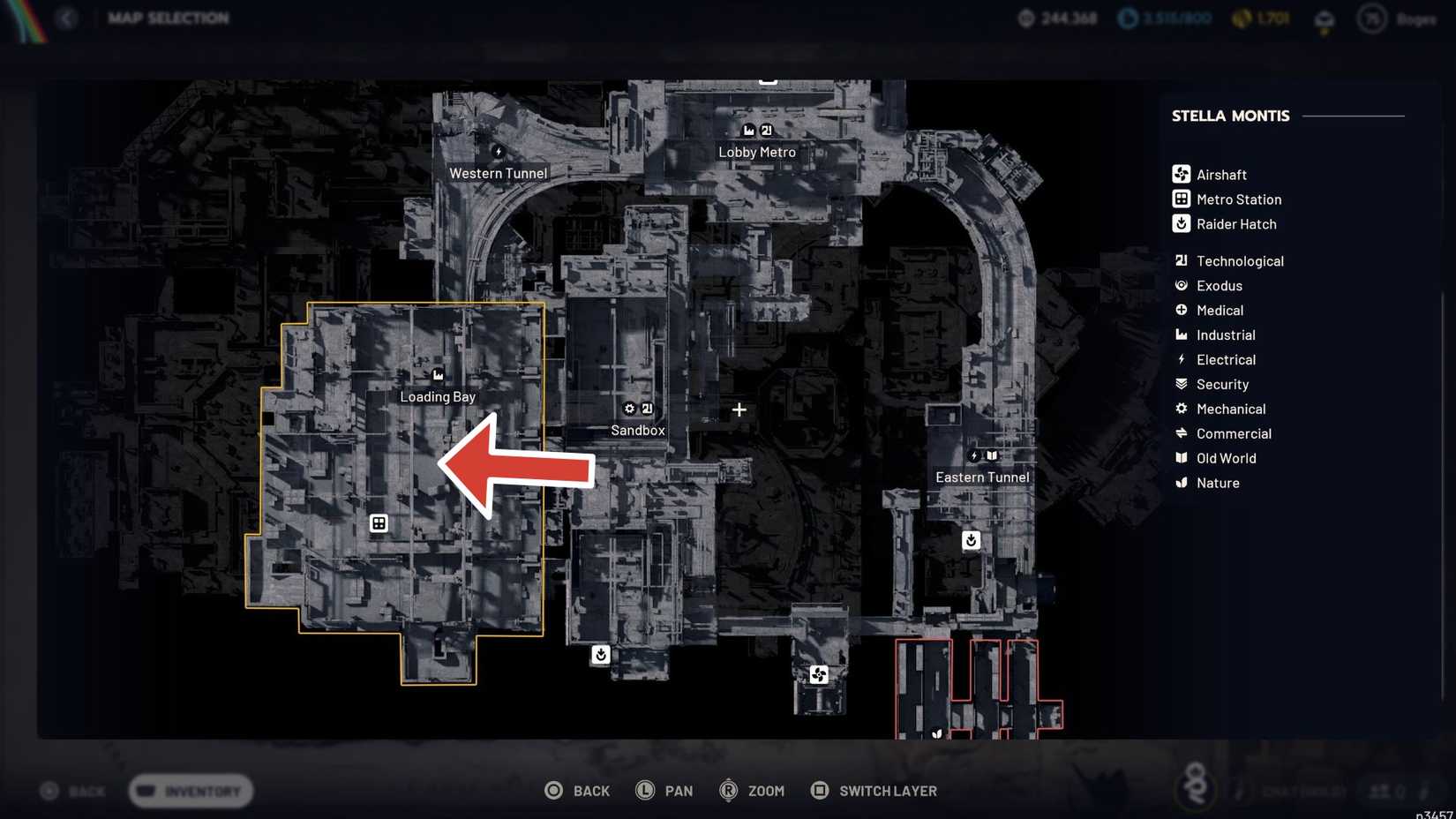Select the Metro Station marker in Loading Bay
The width and height of the screenshot is (1456, 819).
(379, 523)
